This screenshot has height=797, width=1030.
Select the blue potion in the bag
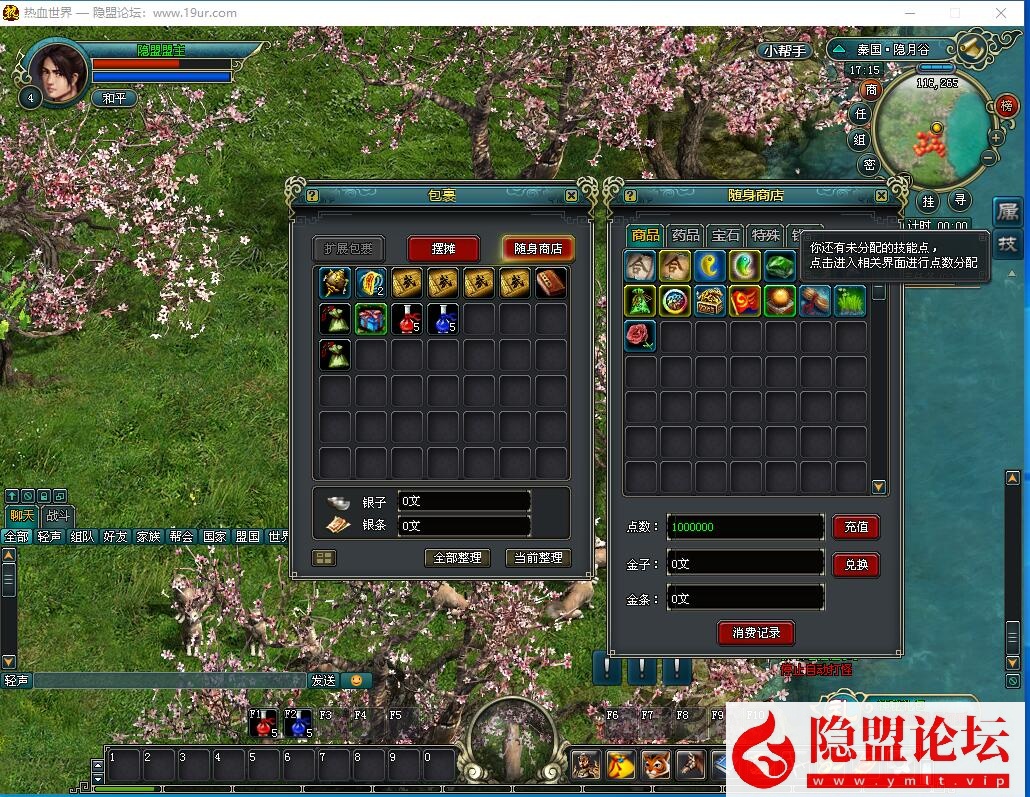[x=444, y=319]
